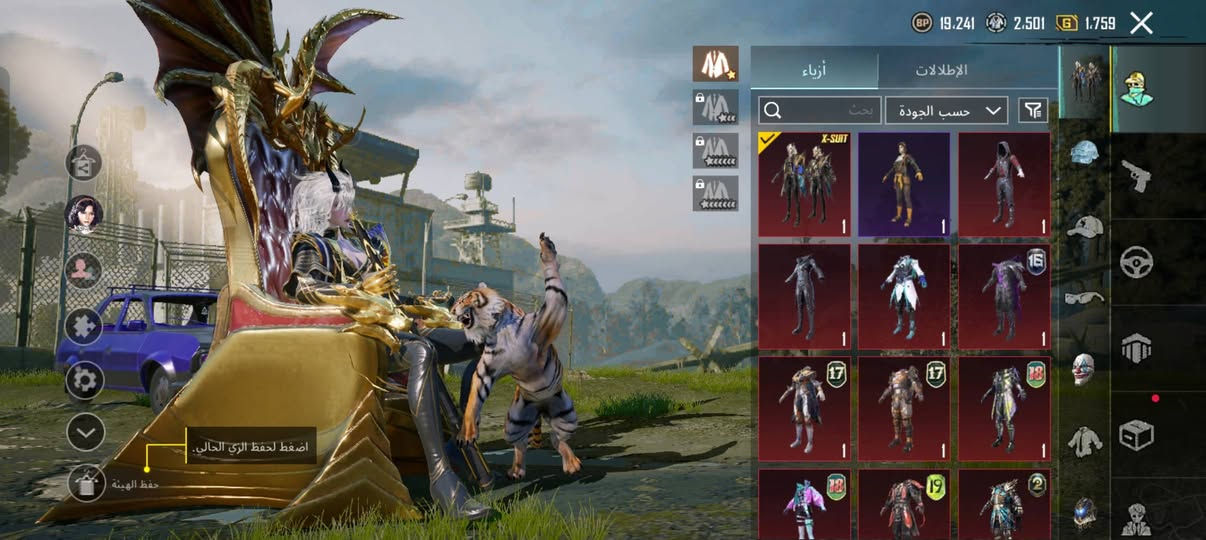Viewport: 1206px width, 540px height.
Task: Click the save outfit حفظ الهيئة button
Action: pyautogui.click(x=86, y=484)
